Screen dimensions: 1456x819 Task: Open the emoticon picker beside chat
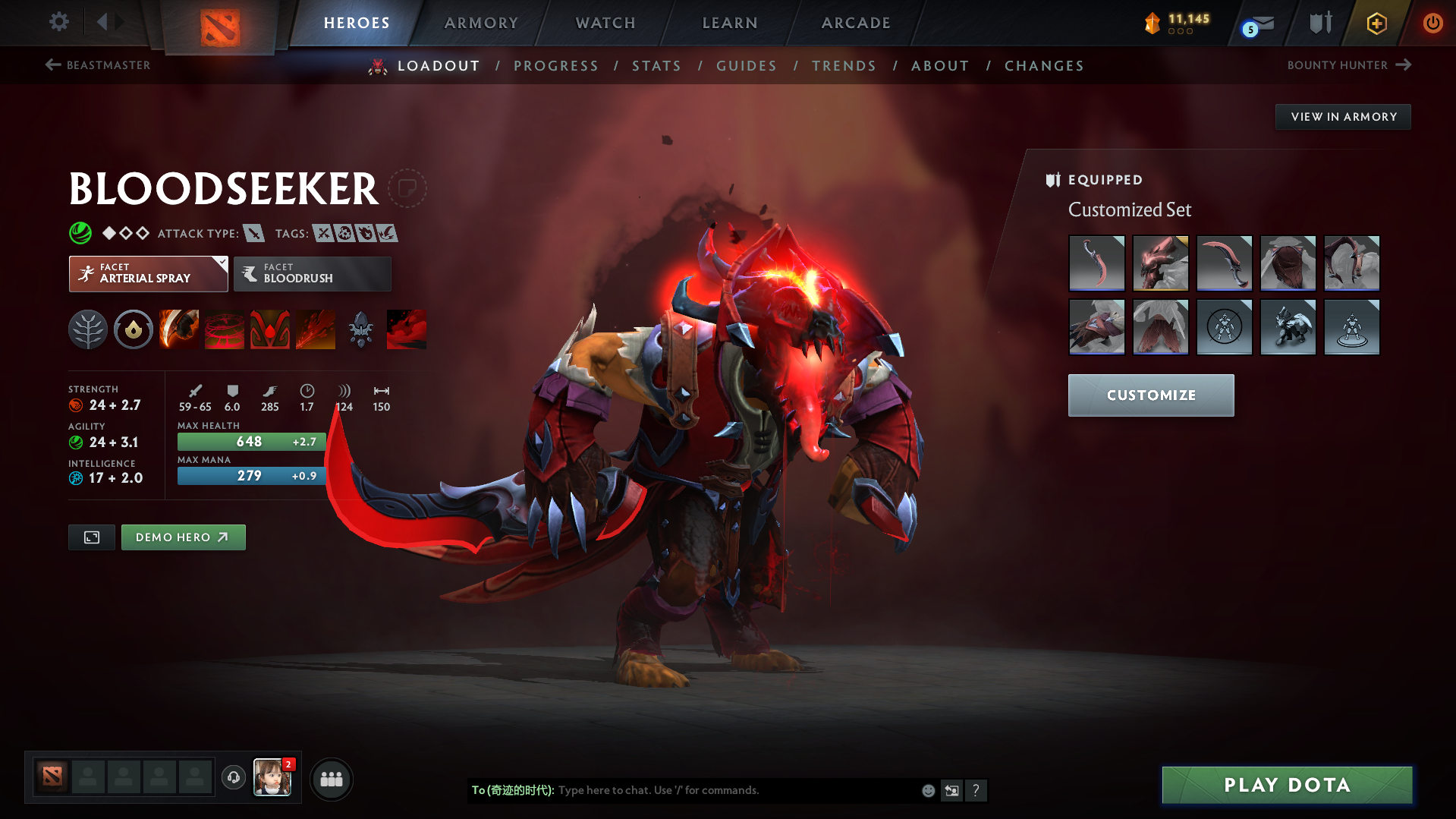tap(928, 790)
